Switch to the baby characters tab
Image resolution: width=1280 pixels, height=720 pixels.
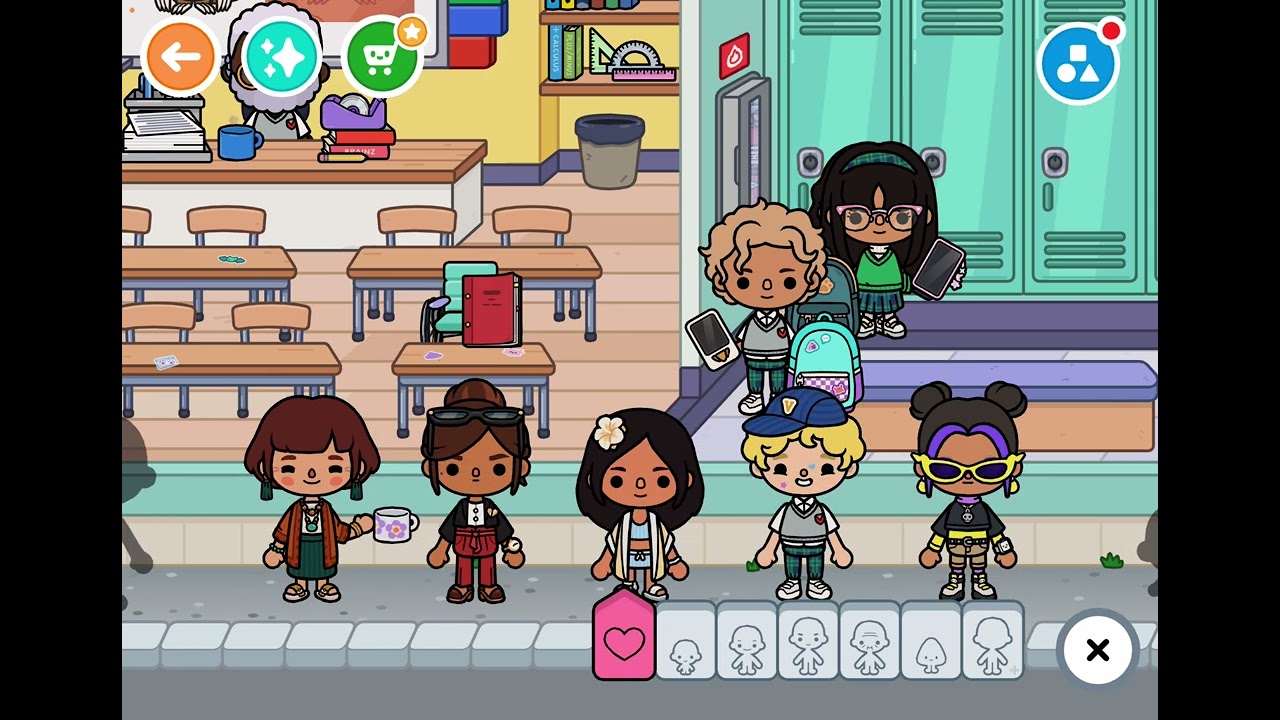coord(685,645)
